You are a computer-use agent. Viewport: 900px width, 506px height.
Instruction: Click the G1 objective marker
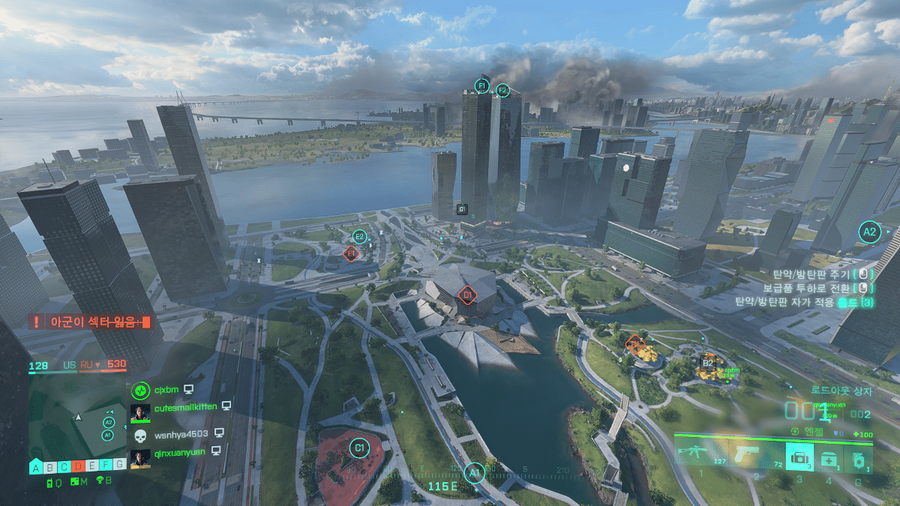pyautogui.click(x=462, y=209)
